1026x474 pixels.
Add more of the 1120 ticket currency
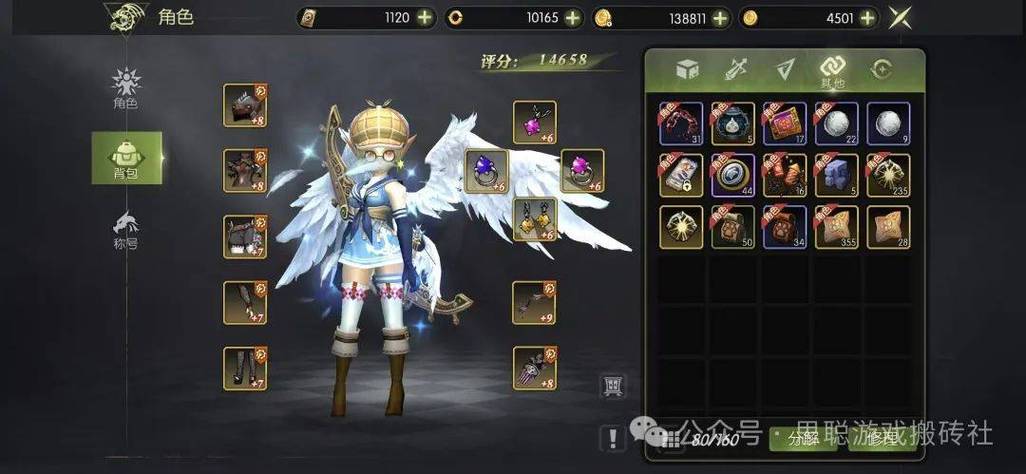coord(425,17)
